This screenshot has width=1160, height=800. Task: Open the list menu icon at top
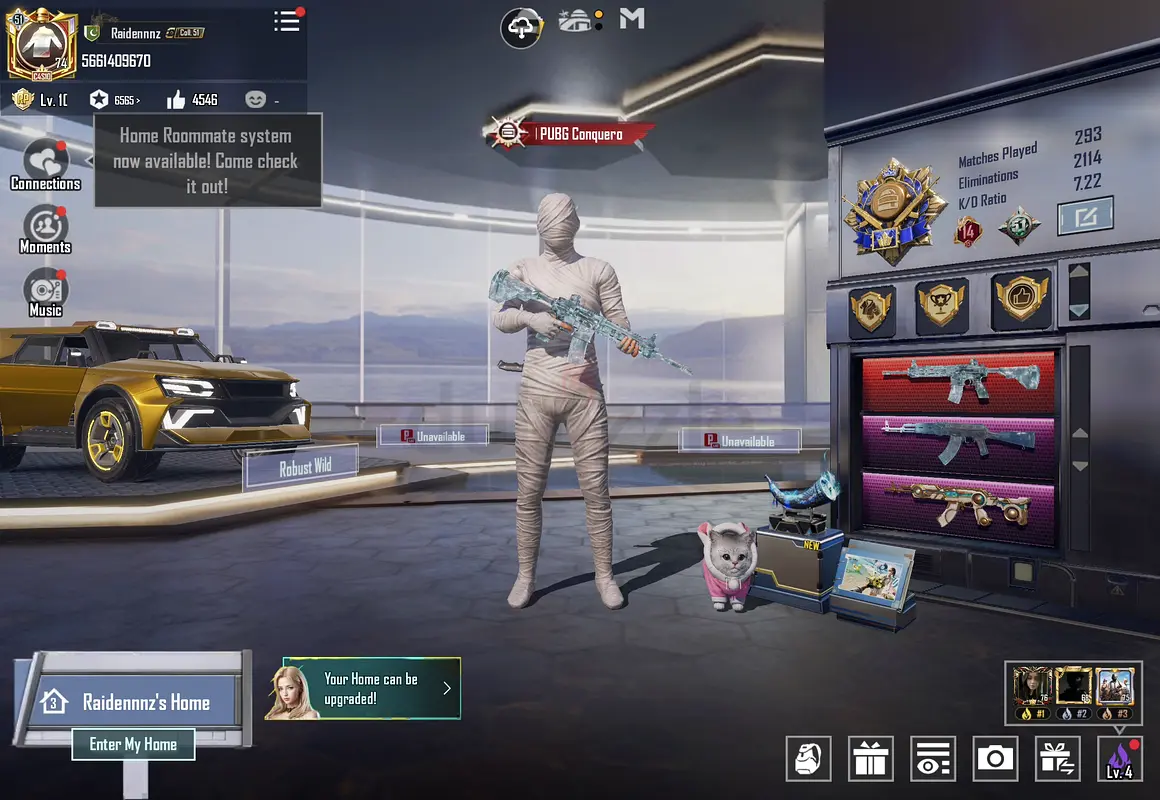[287, 21]
